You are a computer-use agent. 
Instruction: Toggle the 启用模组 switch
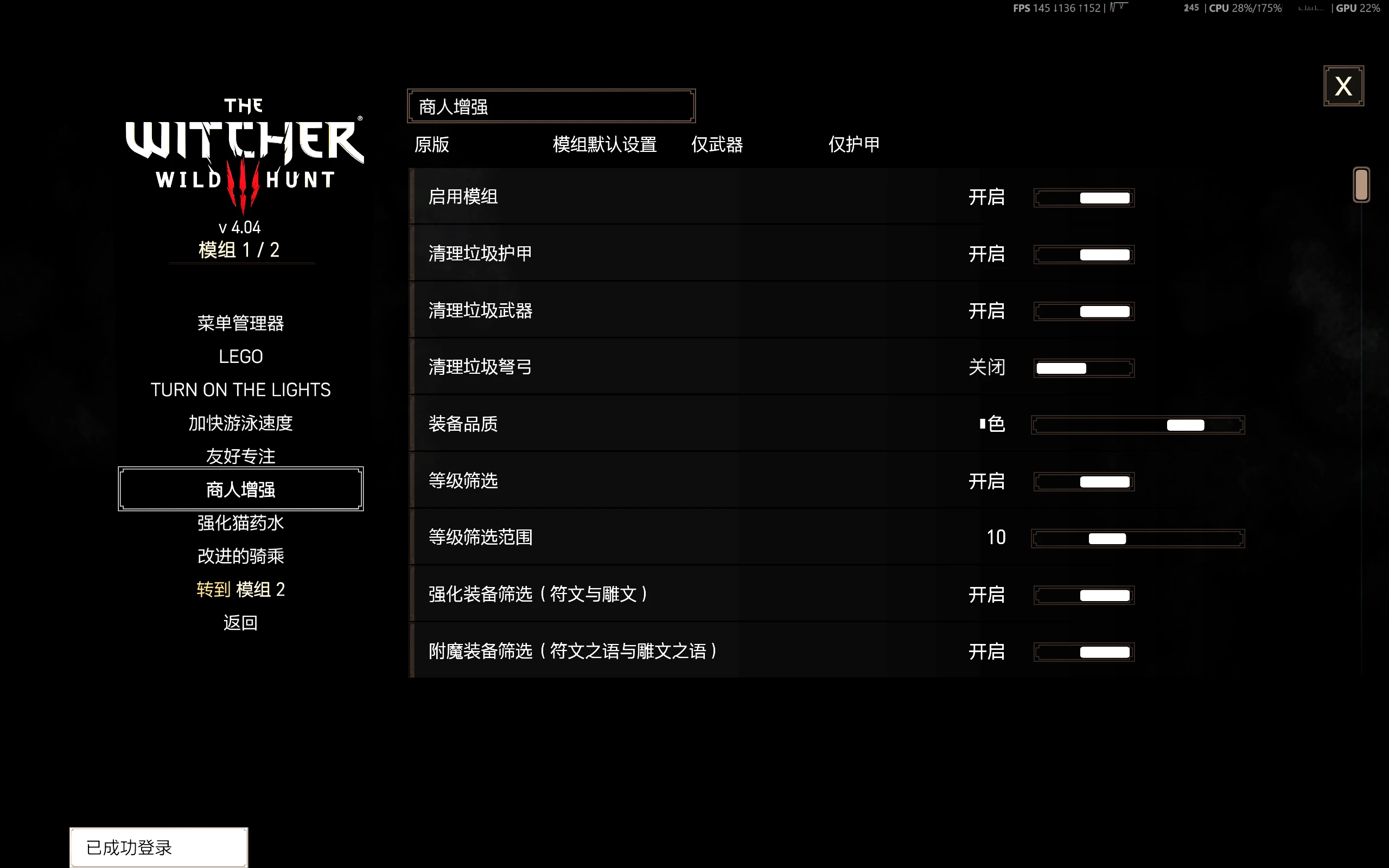[x=1083, y=197]
